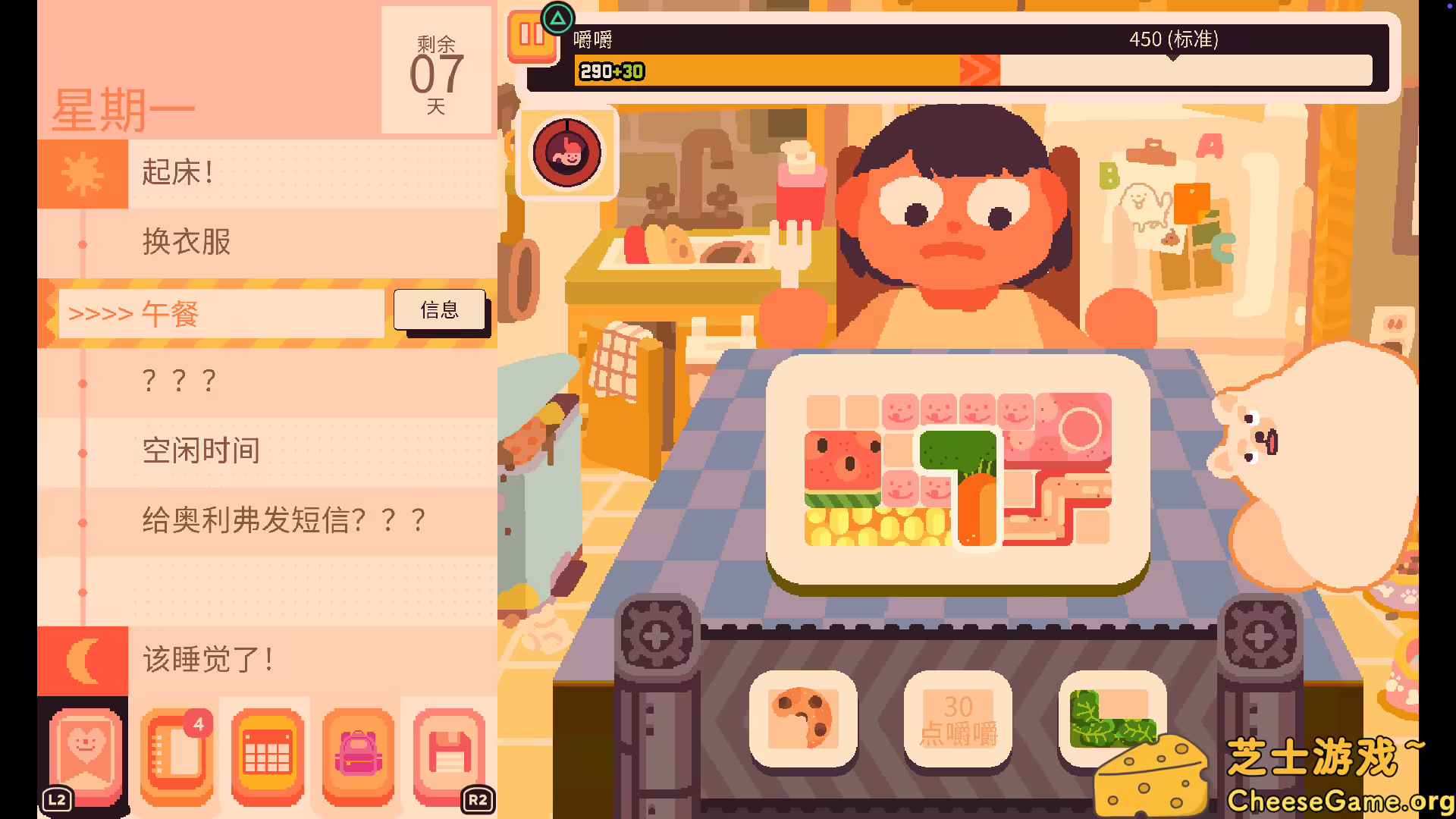
Task: Select the cookie food tile button
Action: 804,720
